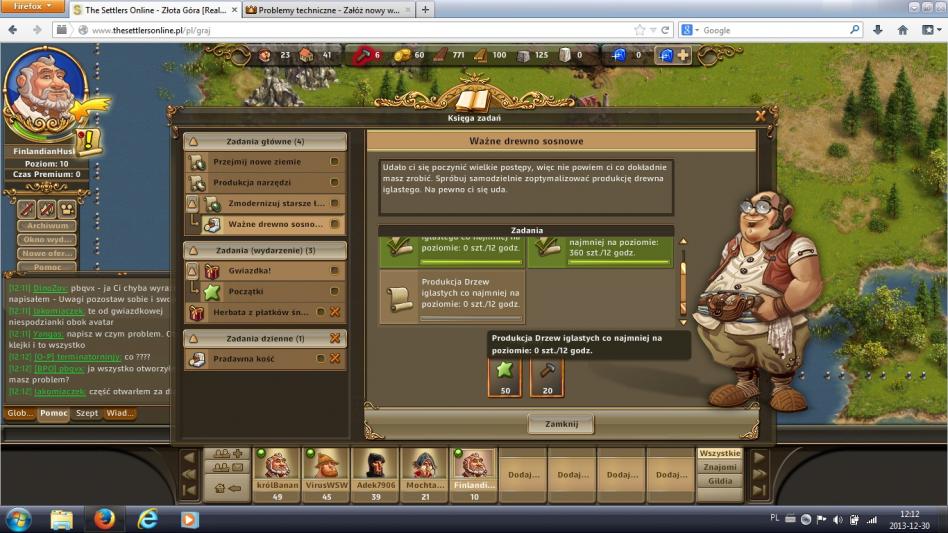The height and width of the screenshot is (533, 948).
Task: Filter friends list by Gildia
Action: 720,481
